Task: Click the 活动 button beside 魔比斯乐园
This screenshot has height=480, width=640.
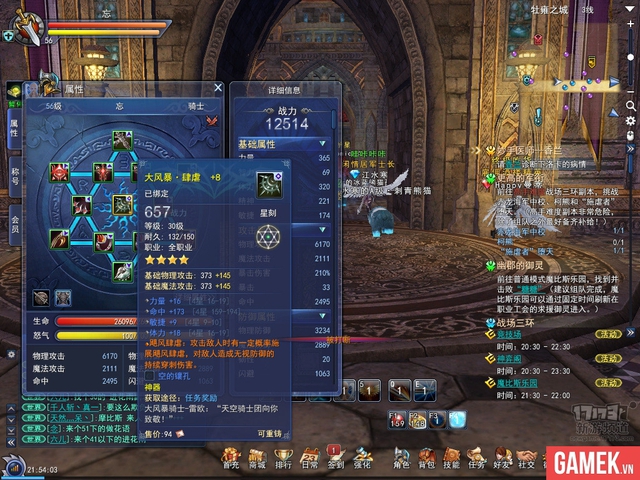Action: (608, 383)
